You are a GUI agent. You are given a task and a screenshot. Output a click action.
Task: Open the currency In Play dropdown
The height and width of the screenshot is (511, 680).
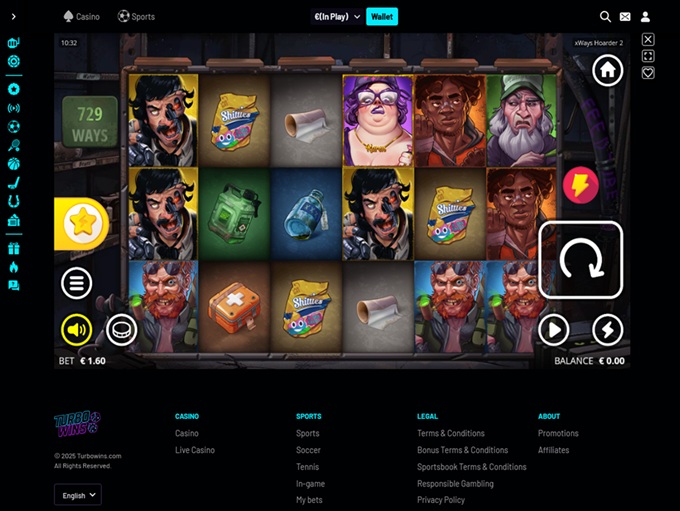point(337,16)
